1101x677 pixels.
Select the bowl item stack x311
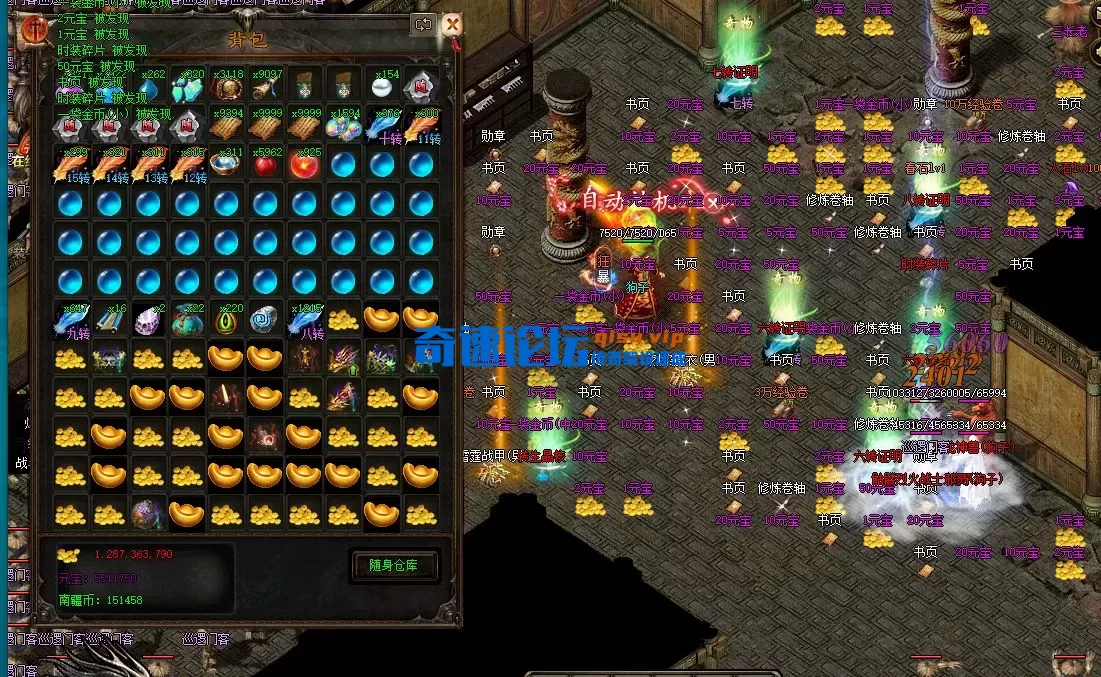[x=226, y=165]
